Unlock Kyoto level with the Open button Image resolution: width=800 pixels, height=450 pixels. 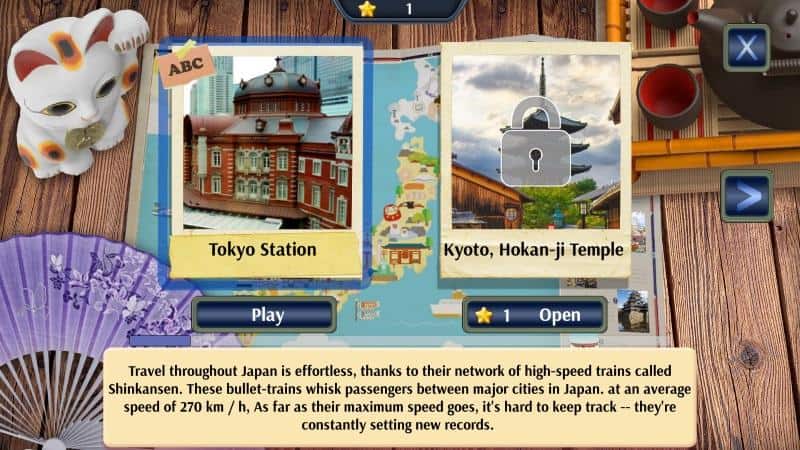coord(535,315)
